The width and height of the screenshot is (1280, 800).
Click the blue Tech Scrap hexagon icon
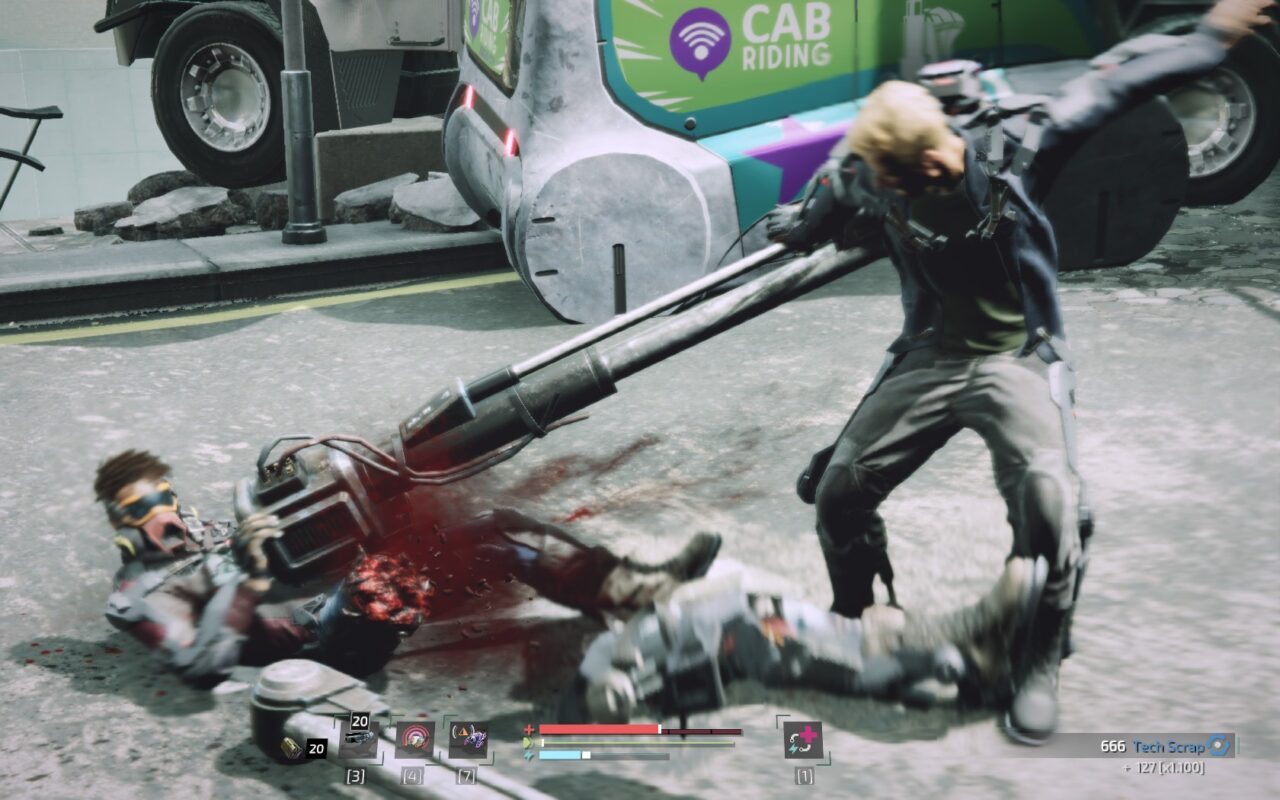coord(1218,745)
